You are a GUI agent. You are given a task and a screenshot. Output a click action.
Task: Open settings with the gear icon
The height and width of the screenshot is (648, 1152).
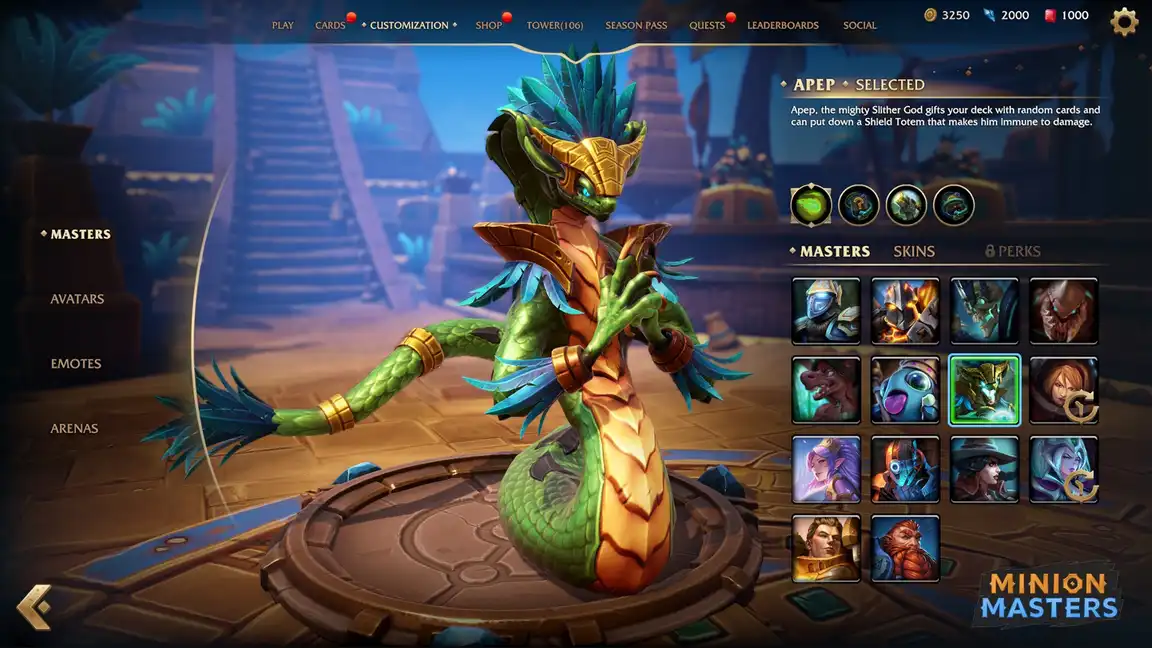1125,22
